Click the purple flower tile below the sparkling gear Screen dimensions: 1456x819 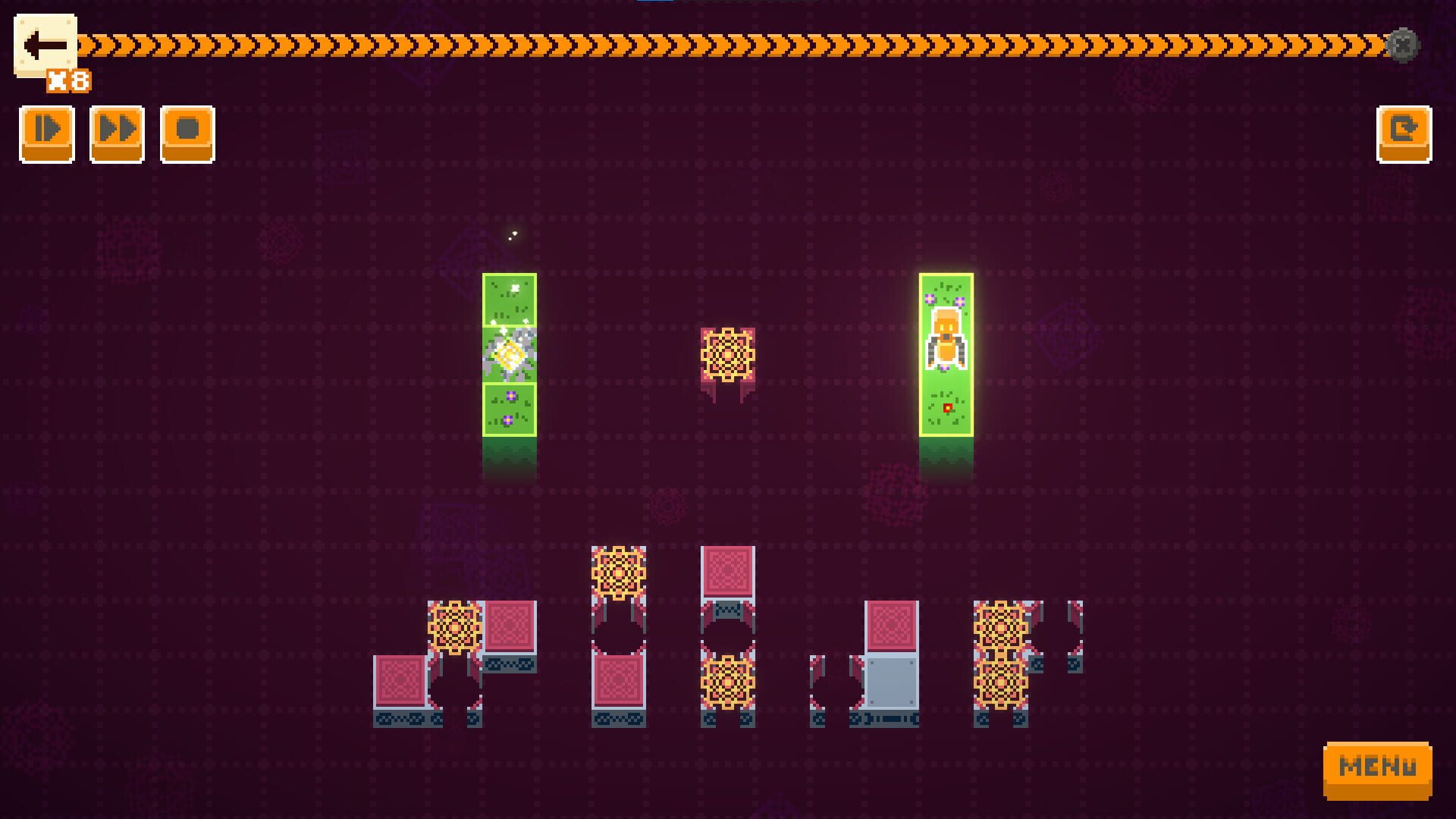pyautogui.click(x=510, y=409)
